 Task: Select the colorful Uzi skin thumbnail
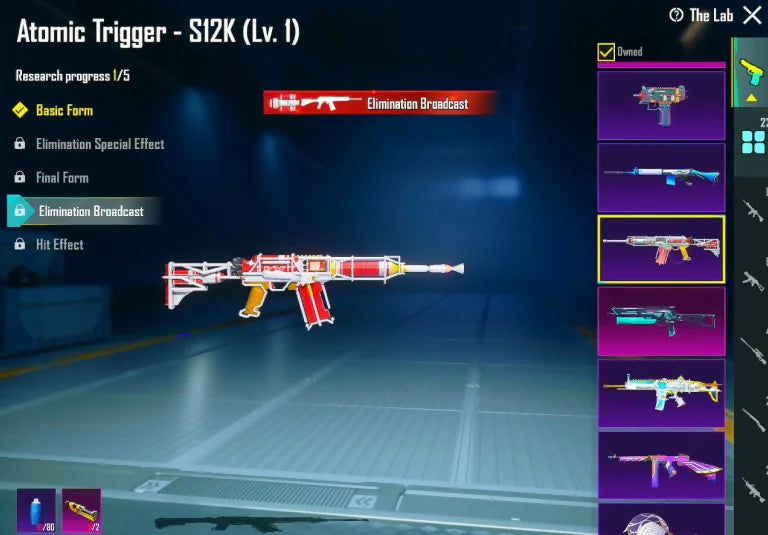pyautogui.click(x=661, y=104)
